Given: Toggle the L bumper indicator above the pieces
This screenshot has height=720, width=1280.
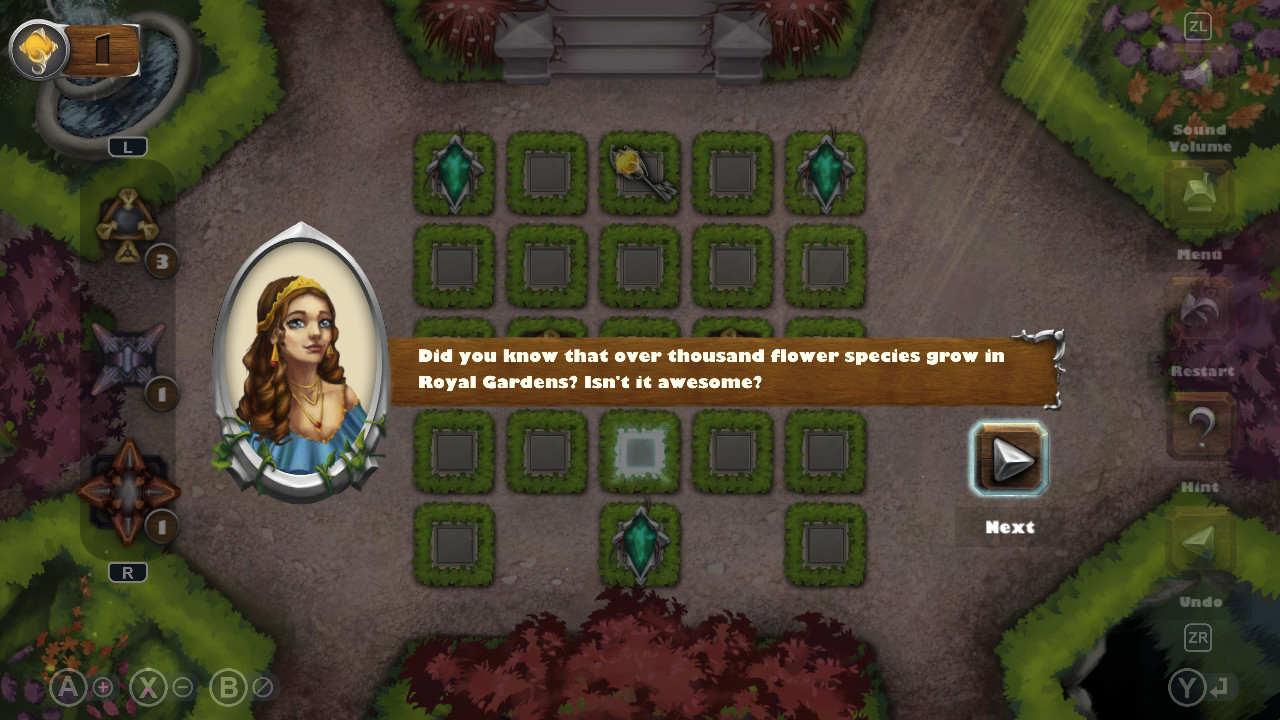Looking at the screenshot, I should pos(128,146).
